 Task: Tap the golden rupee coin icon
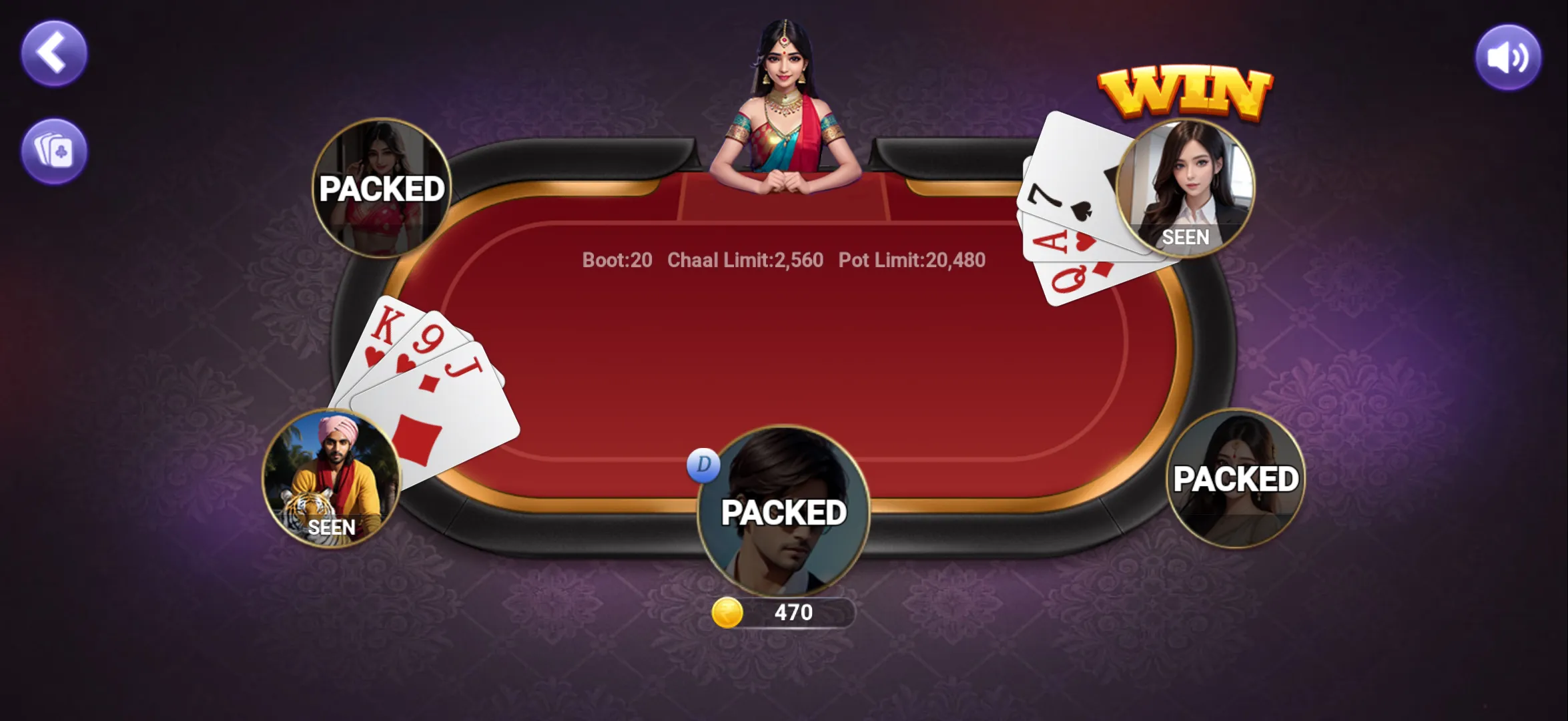[x=729, y=614]
